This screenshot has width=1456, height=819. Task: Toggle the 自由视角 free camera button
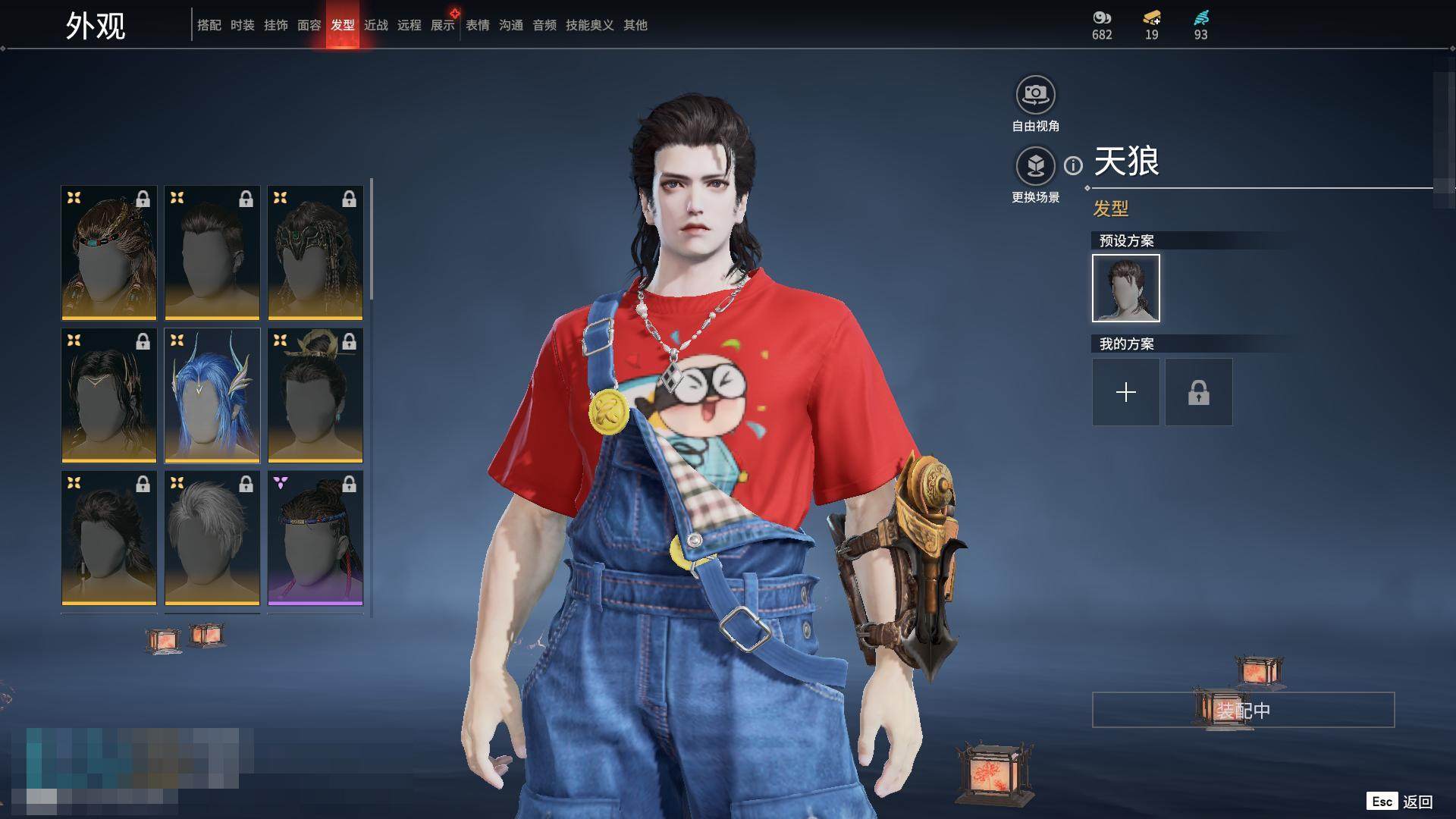1035,96
